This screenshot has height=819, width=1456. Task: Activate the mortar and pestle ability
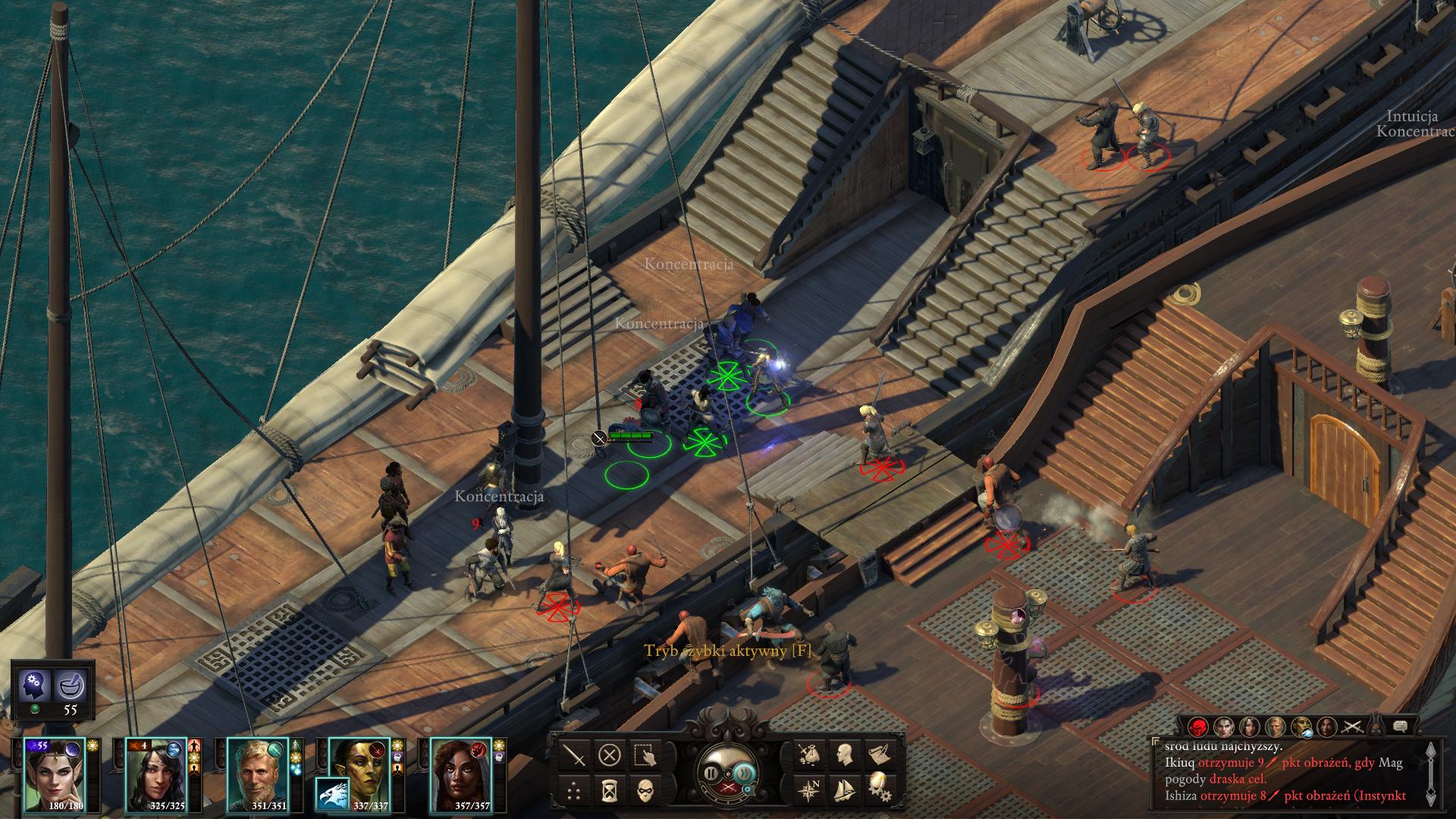[x=71, y=687]
